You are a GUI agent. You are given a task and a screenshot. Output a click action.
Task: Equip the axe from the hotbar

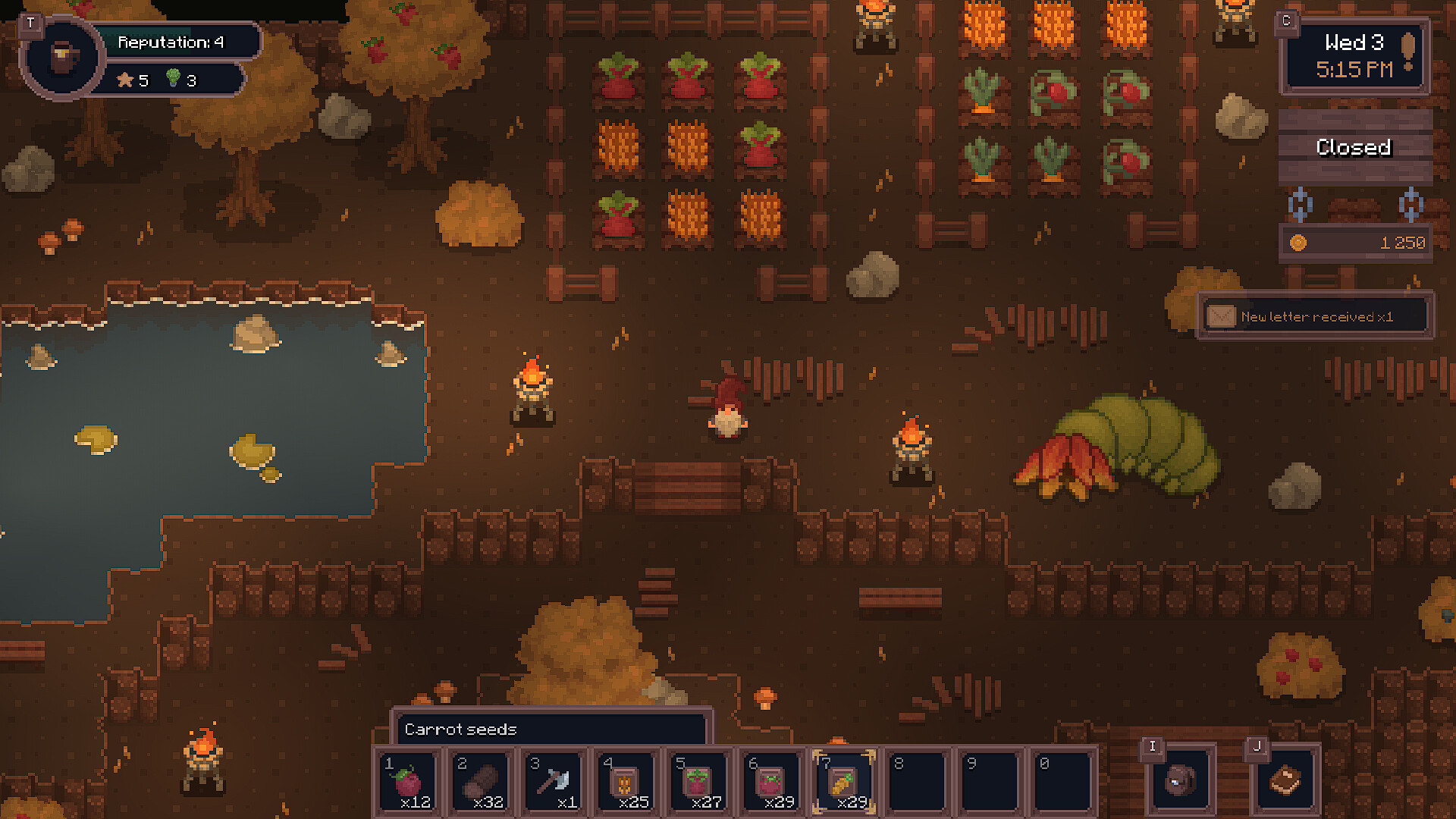555,782
